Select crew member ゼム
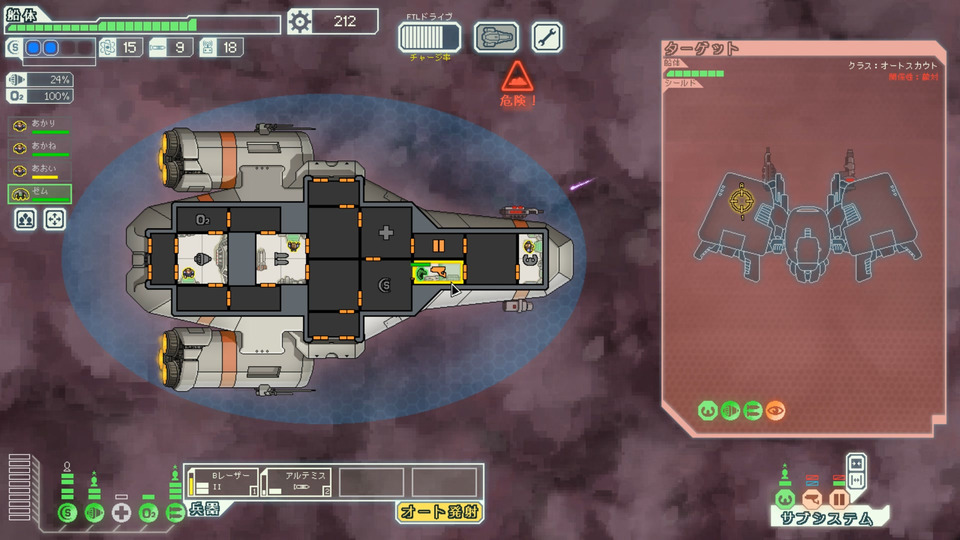This screenshot has width=960, height=540. click(x=41, y=194)
